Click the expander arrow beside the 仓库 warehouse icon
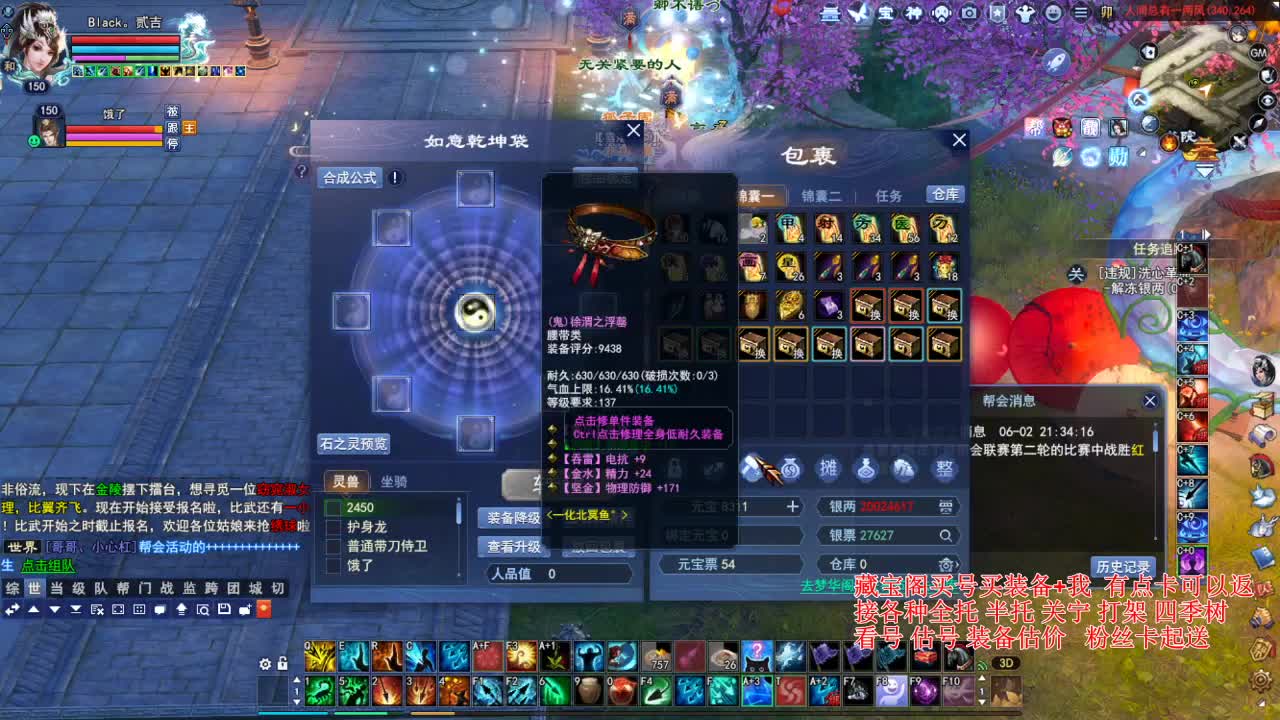This screenshot has width=1280, height=720. point(958,565)
